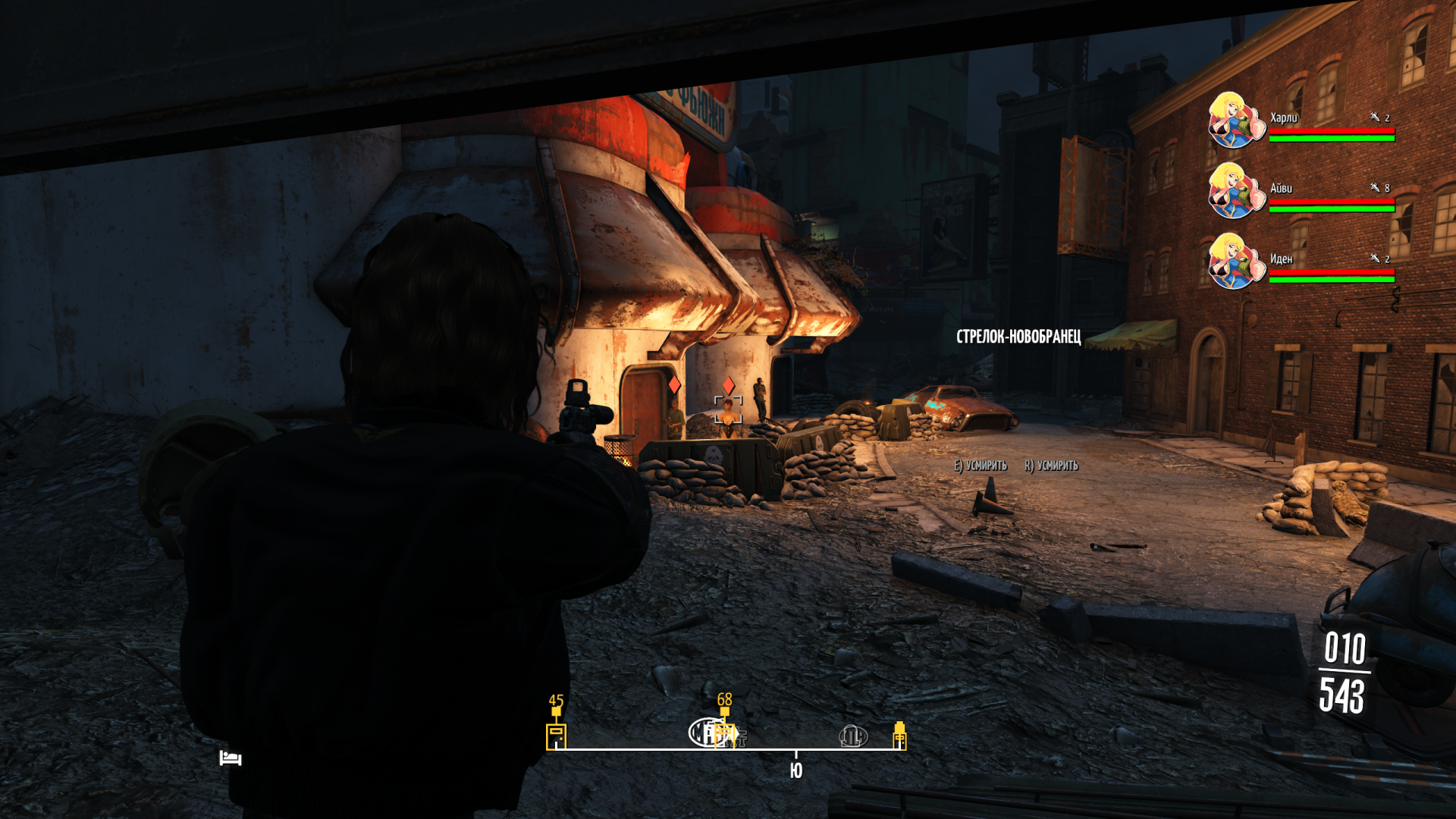Click the bed status icon

pyautogui.click(x=231, y=758)
